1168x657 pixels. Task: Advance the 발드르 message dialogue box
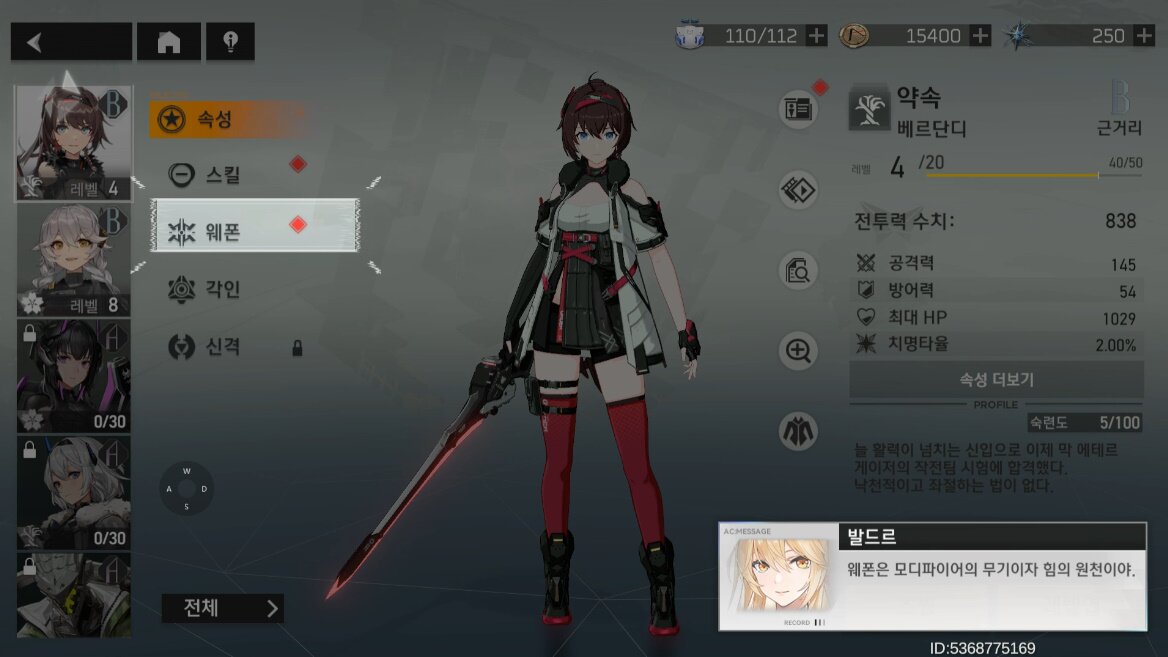click(932, 576)
